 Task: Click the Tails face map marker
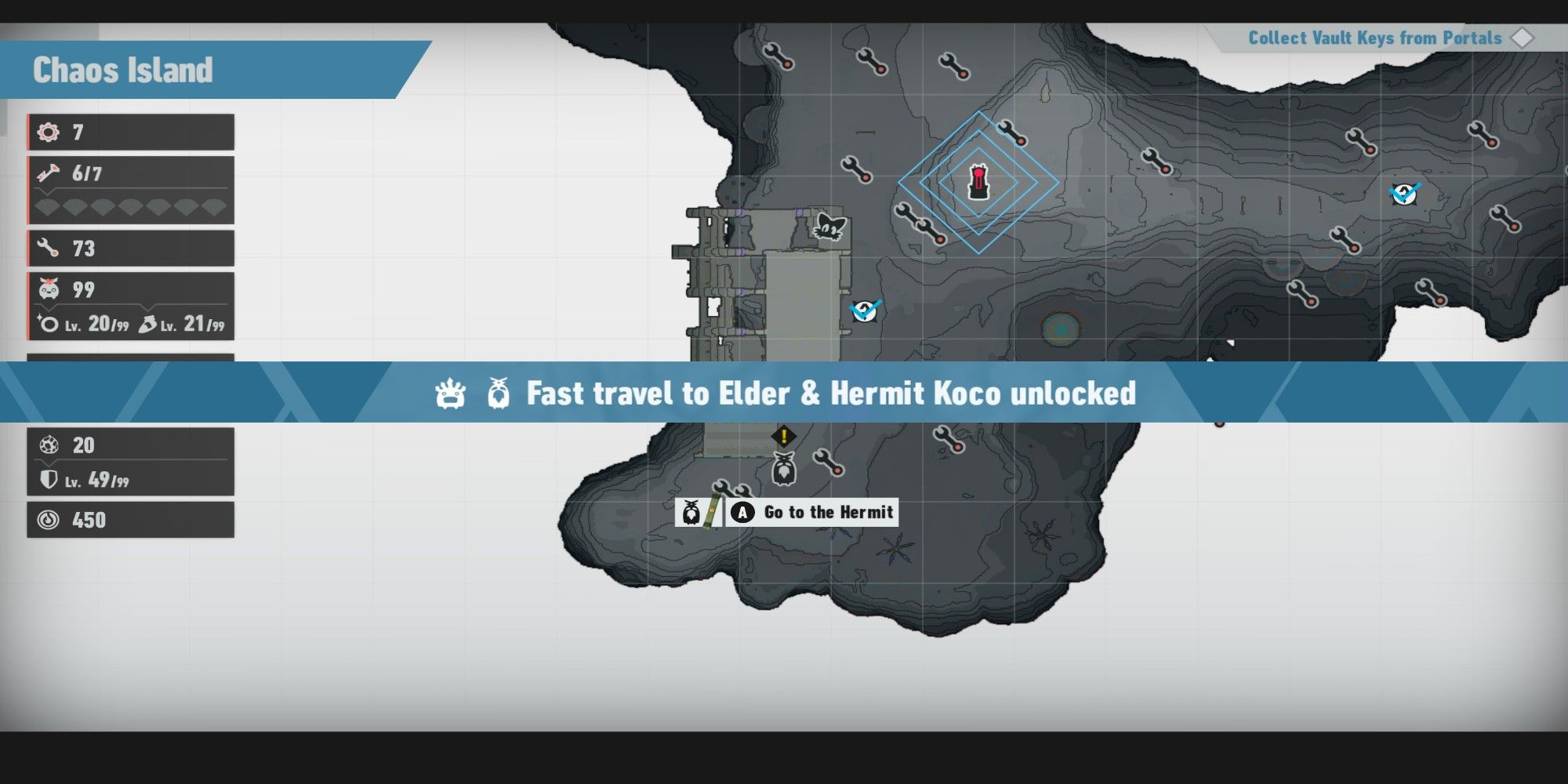[x=829, y=227]
